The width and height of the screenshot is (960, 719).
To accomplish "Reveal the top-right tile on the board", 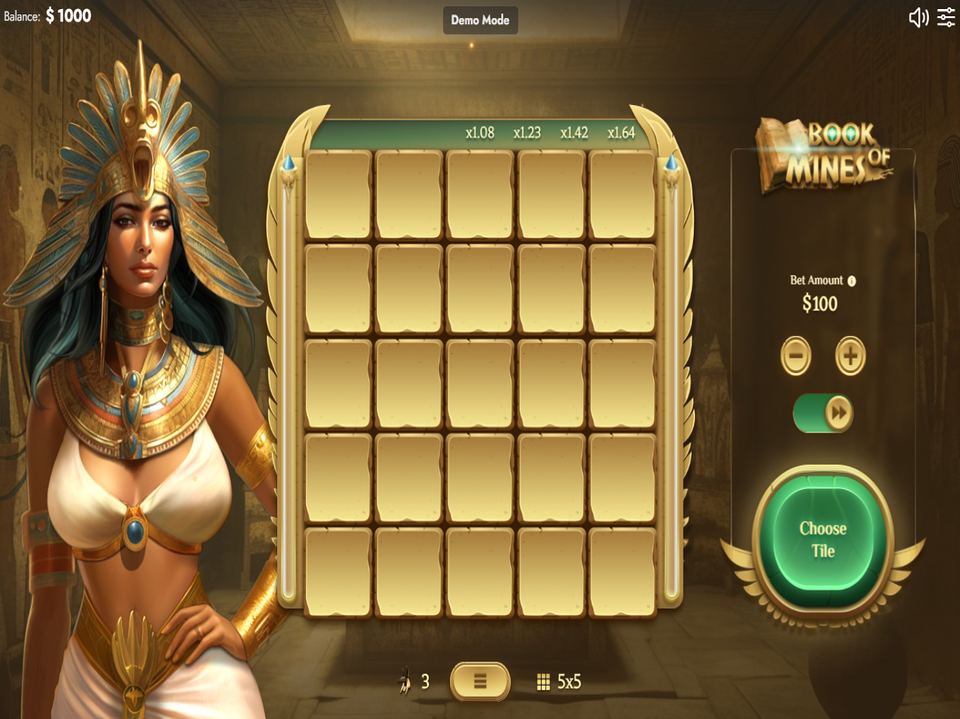I will [x=622, y=194].
